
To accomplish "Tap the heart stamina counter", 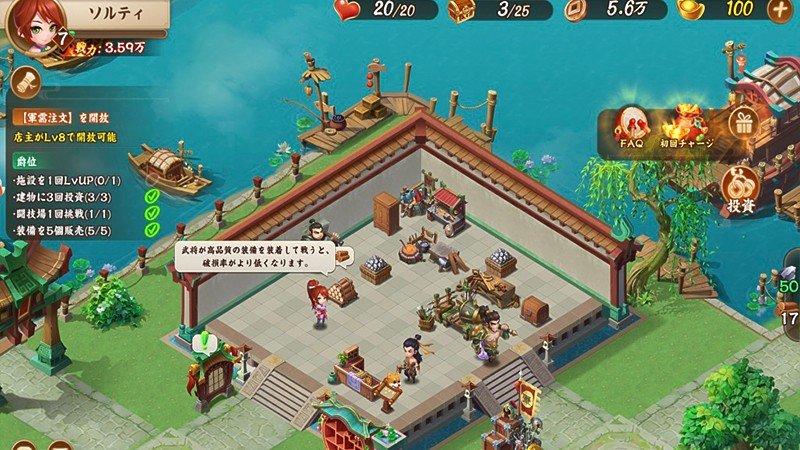I will coord(386,11).
